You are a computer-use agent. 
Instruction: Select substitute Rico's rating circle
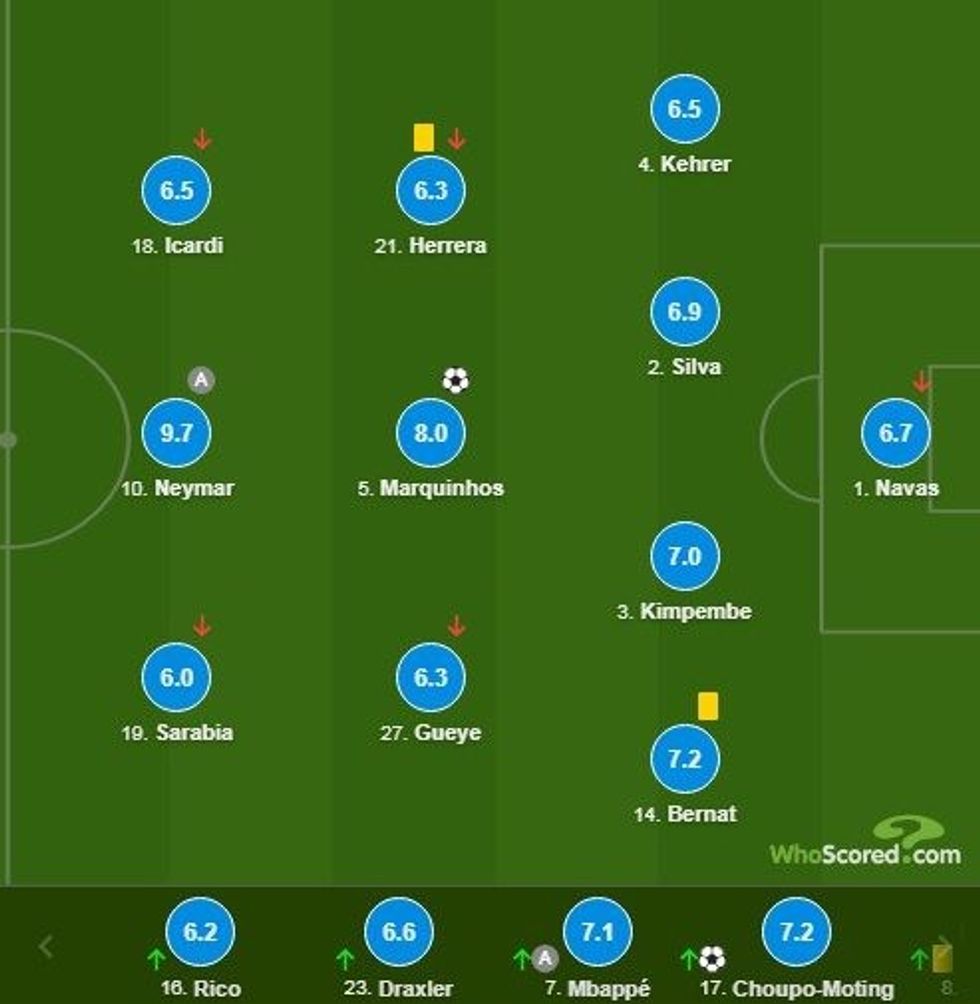point(200,933)
